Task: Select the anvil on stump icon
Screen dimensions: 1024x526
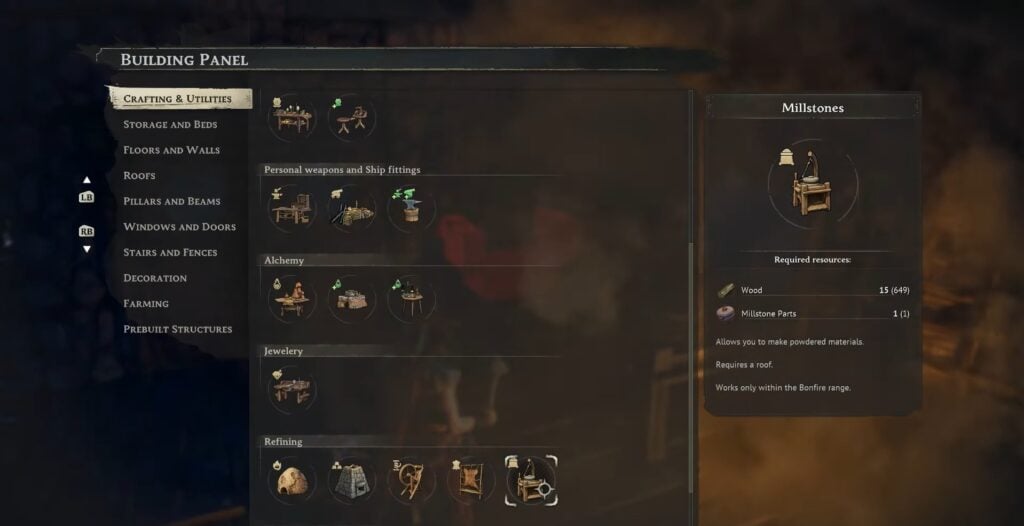Action: (x=412, y=208)
